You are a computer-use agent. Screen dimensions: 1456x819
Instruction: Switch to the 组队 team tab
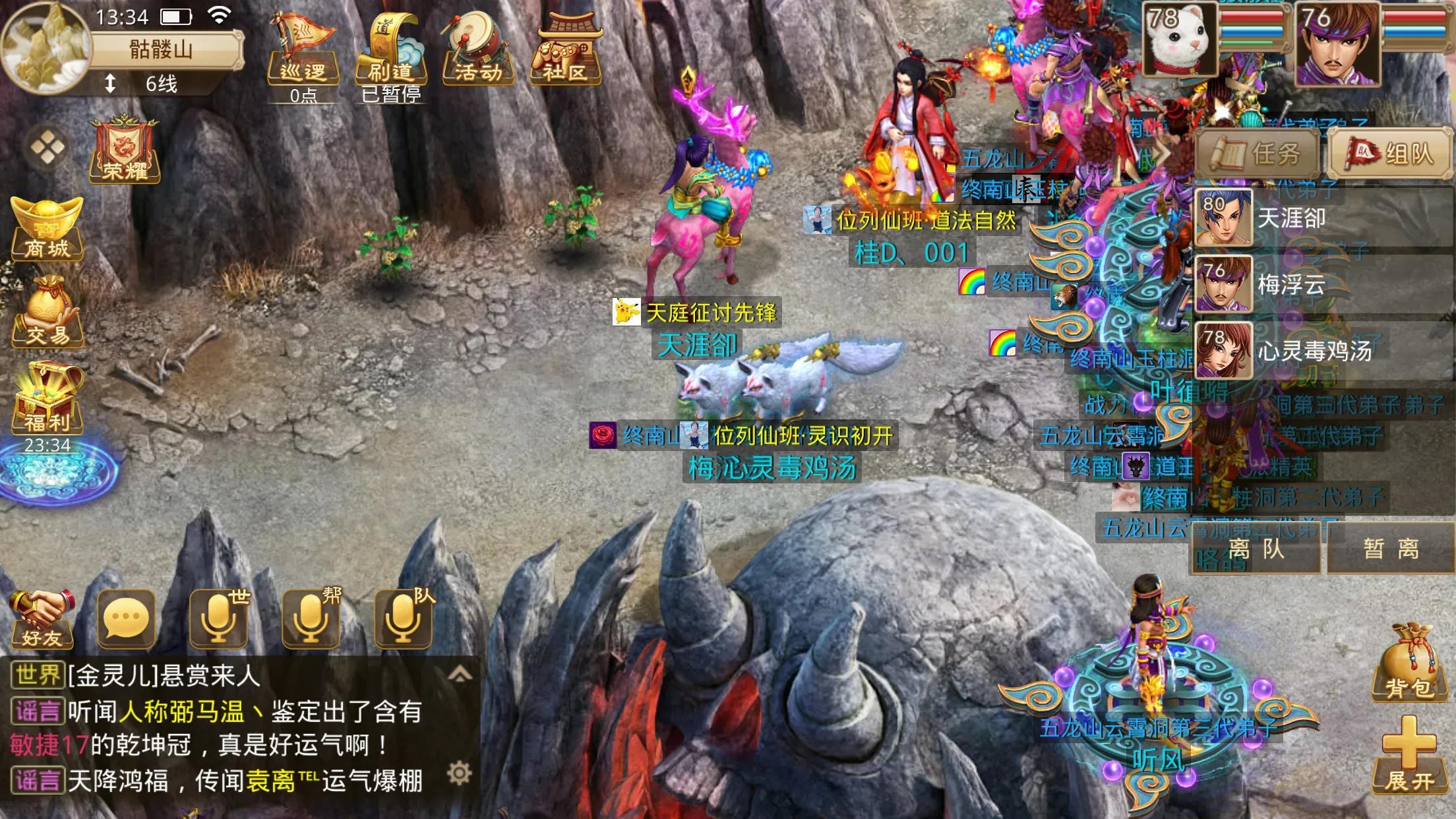click(x=1390, y=154)
